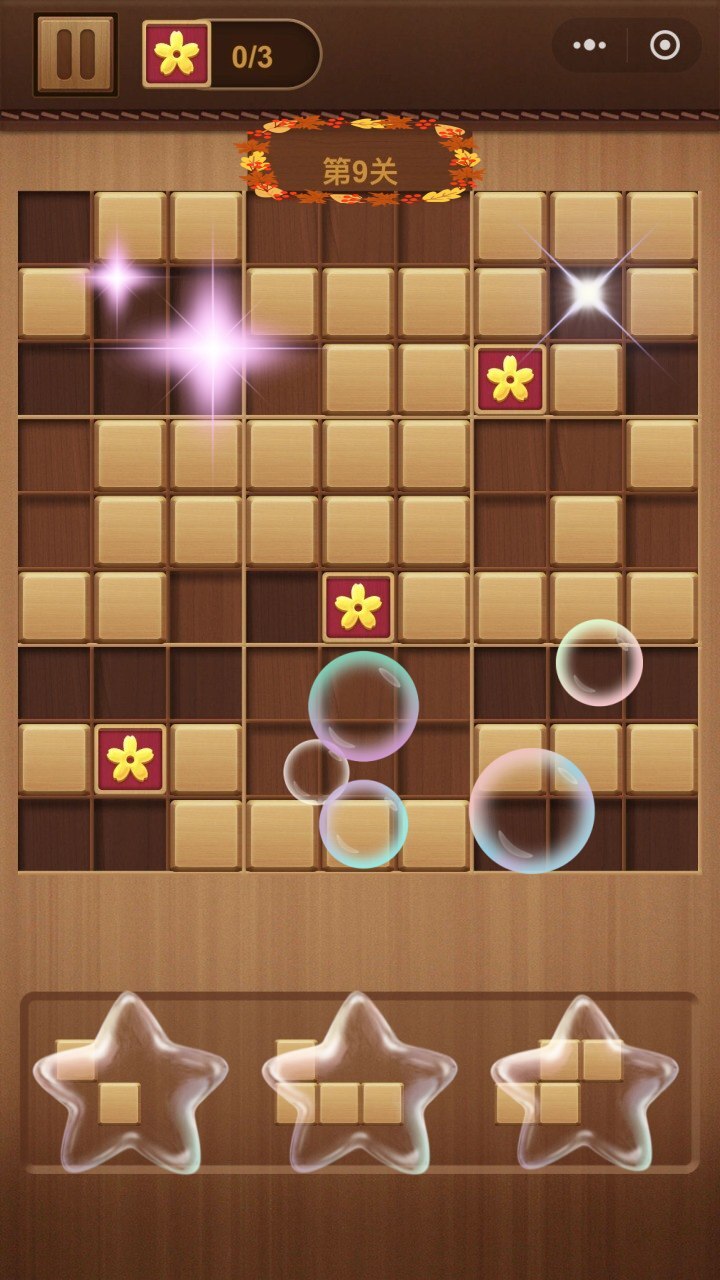Choose the S-shaped four-block piece
The image size is (720, 1280).
[x=560, y=1081]
